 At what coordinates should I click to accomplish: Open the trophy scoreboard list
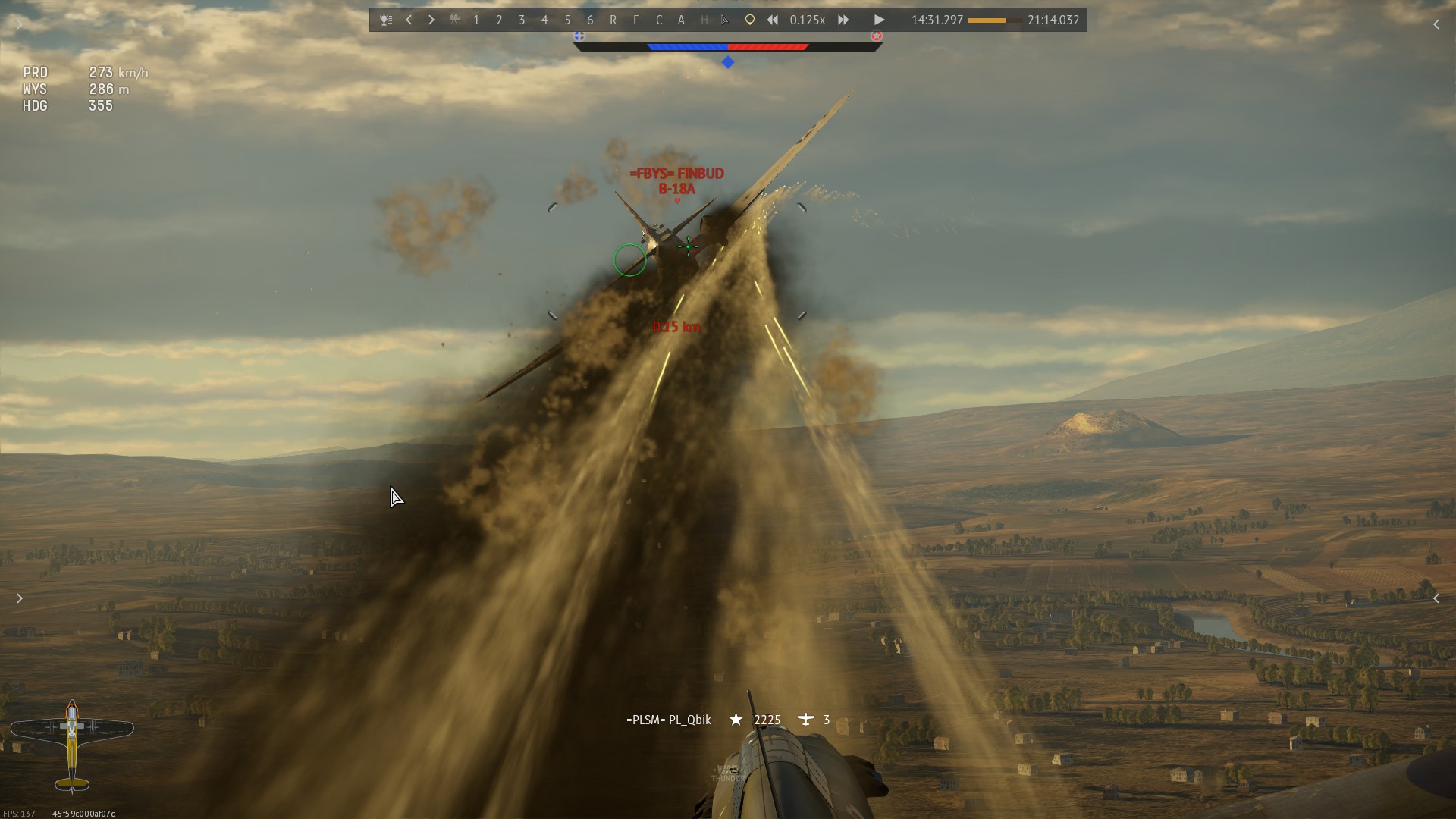click(x=386, y=20)
